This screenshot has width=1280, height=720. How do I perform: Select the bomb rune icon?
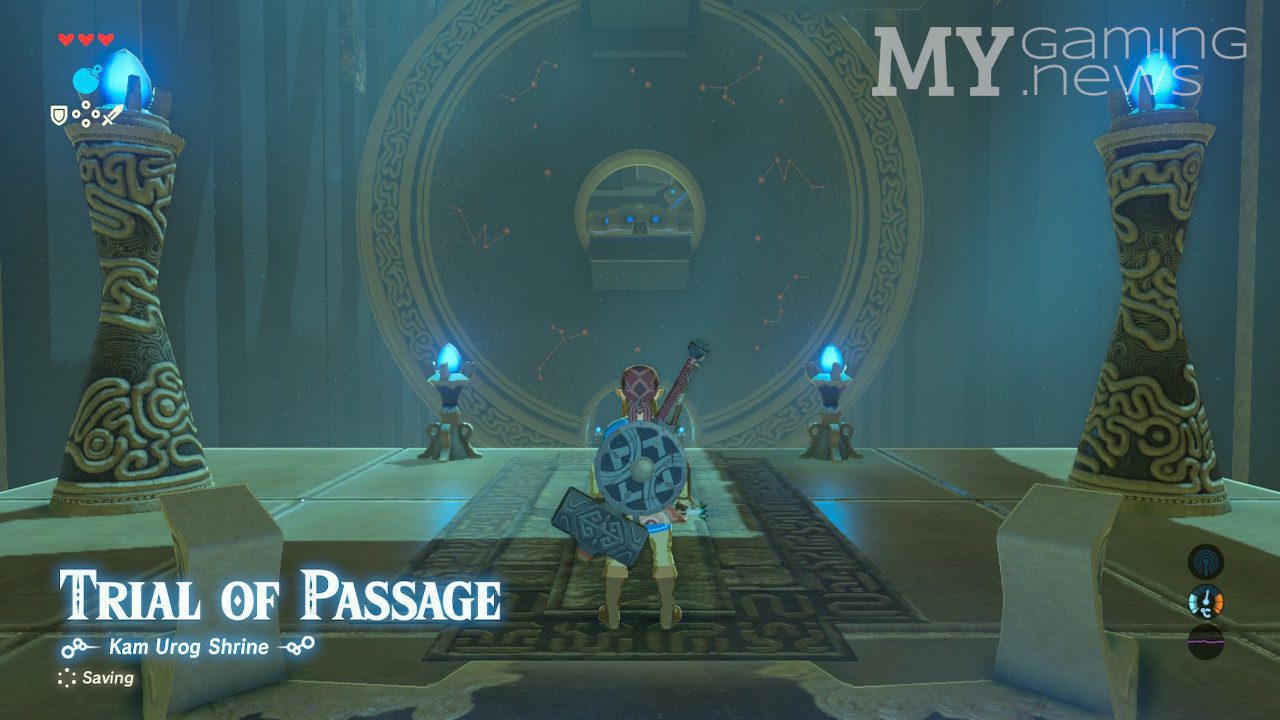click(x=87, y=80)
